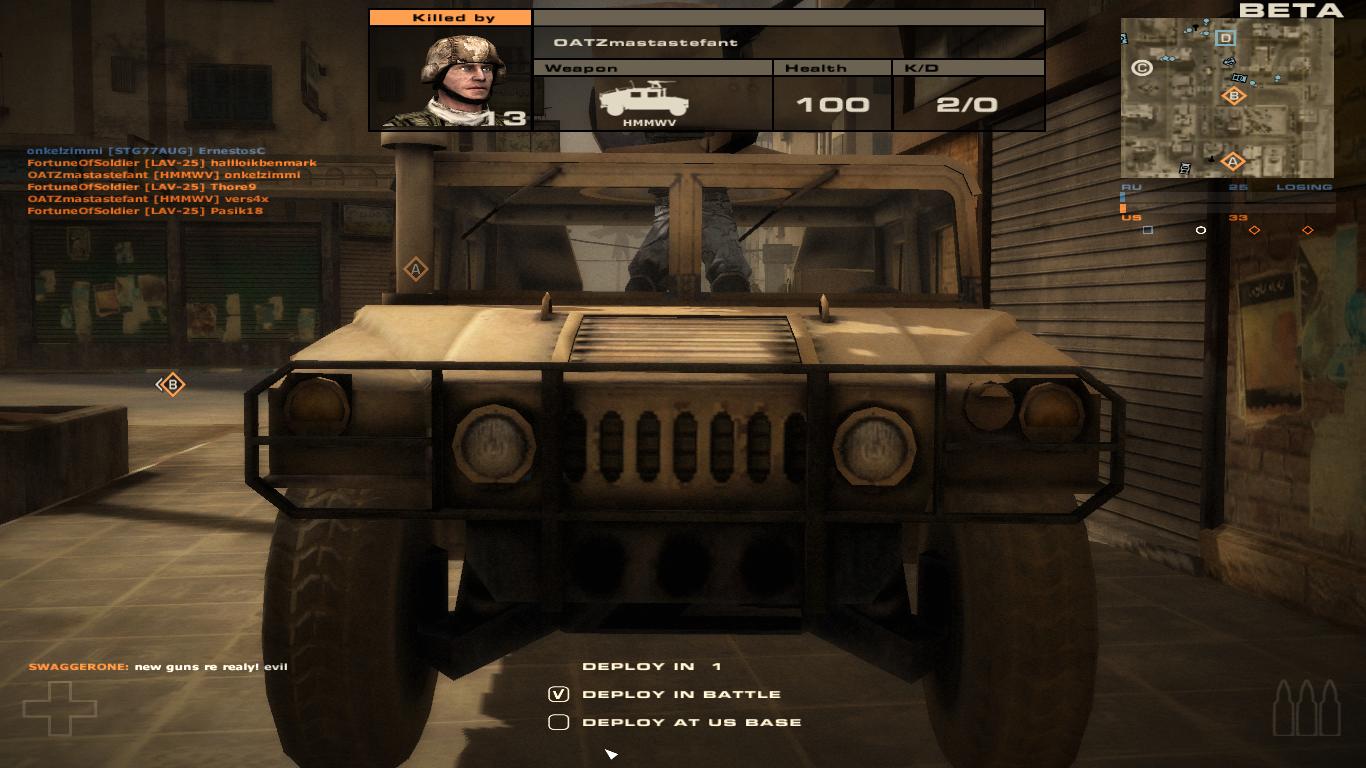1366x768 pixels.
Task: Choose Deploy at US Base
Action: coord(559,722)
